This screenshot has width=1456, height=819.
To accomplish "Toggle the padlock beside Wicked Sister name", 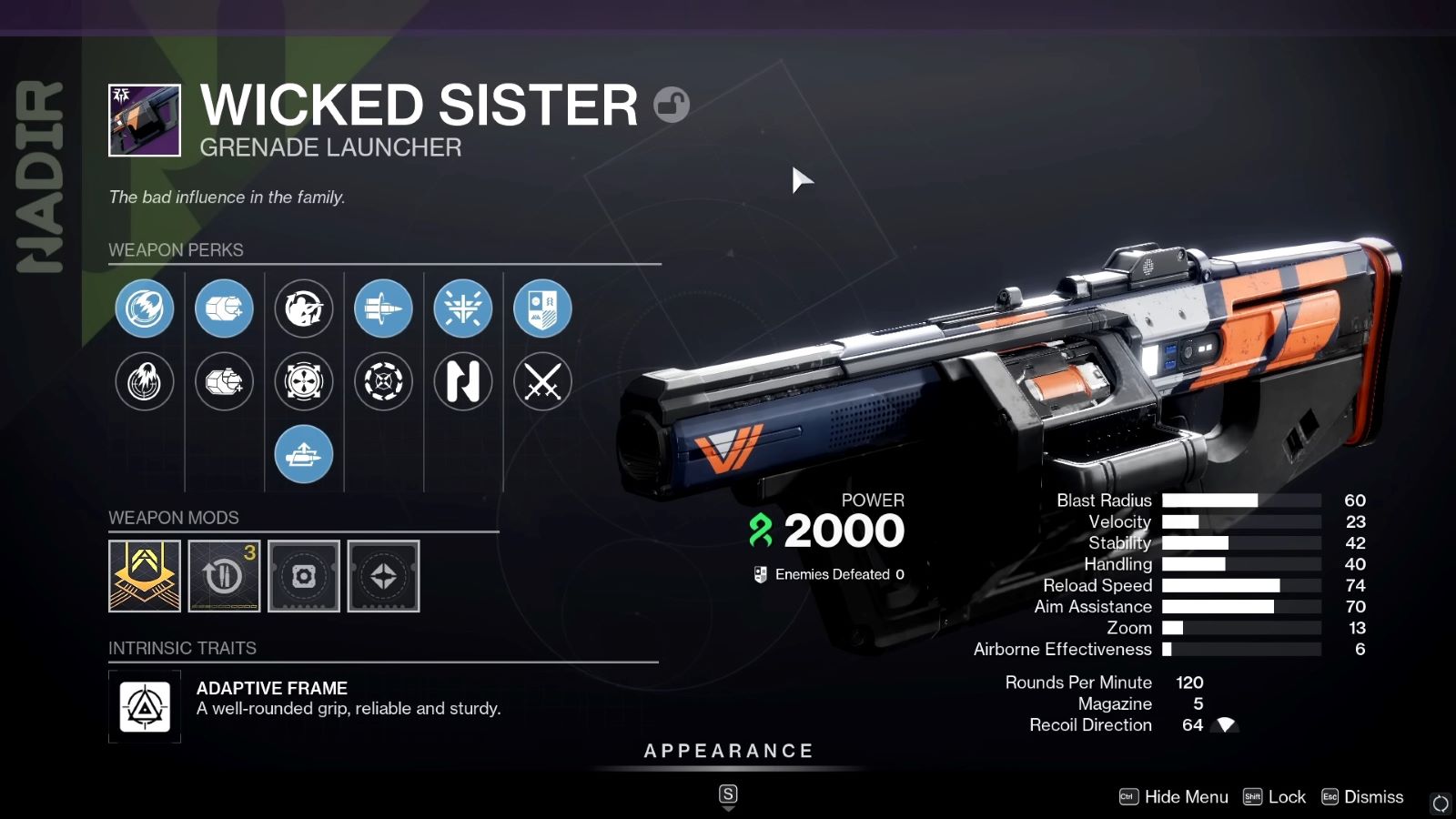I will pos(672,105).
